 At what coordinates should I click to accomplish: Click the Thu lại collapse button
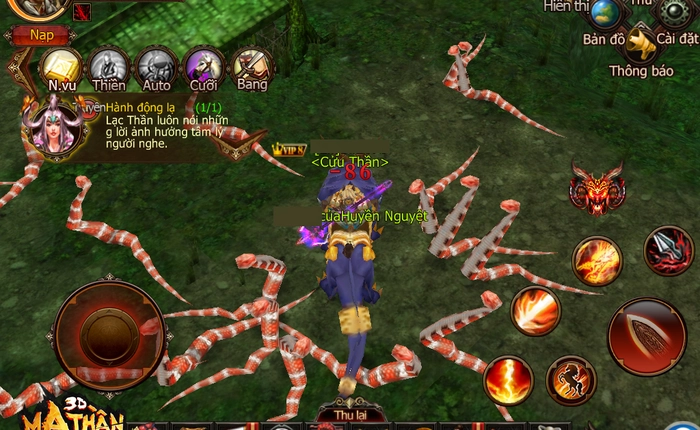[x=348, y=416]
